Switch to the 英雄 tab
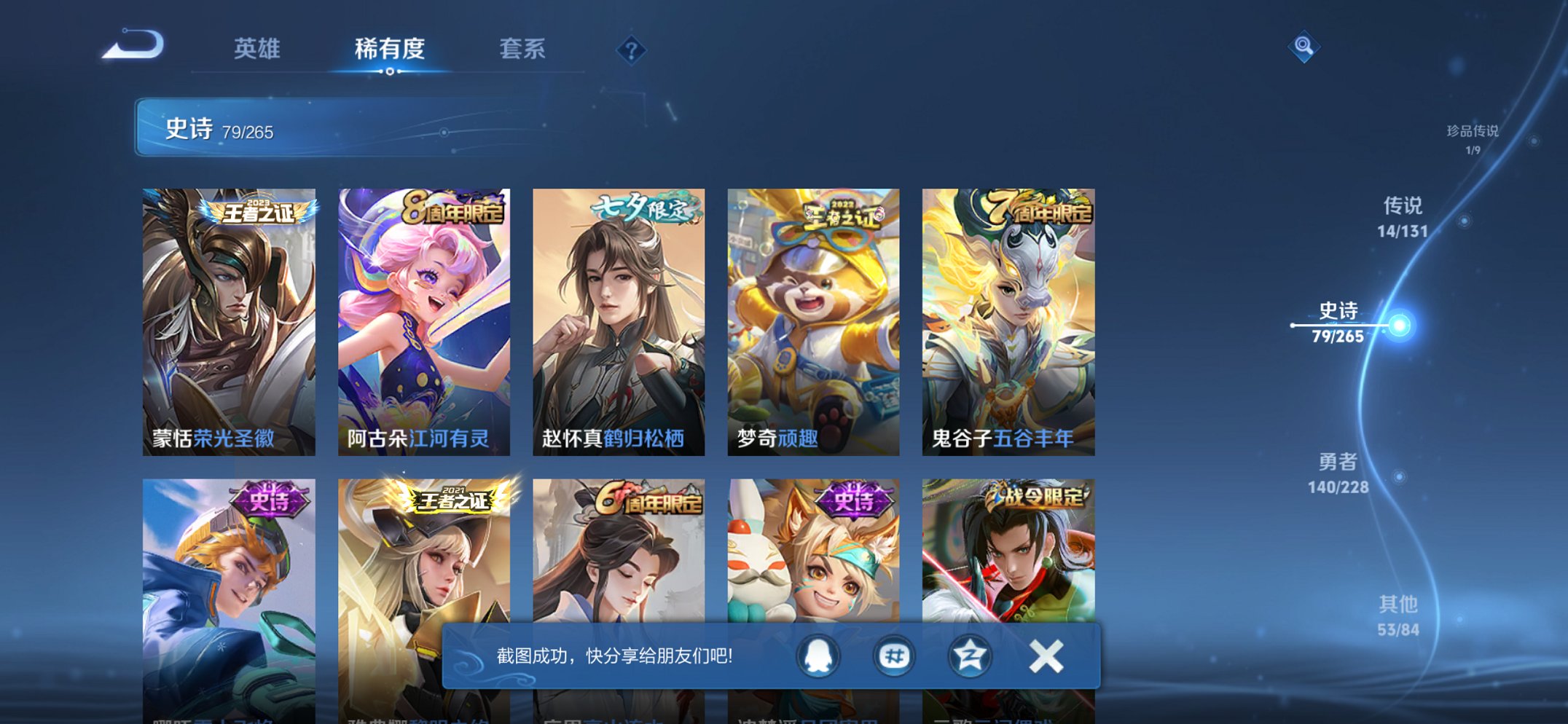The image size is (1568, 724). (x=256, y=48)
